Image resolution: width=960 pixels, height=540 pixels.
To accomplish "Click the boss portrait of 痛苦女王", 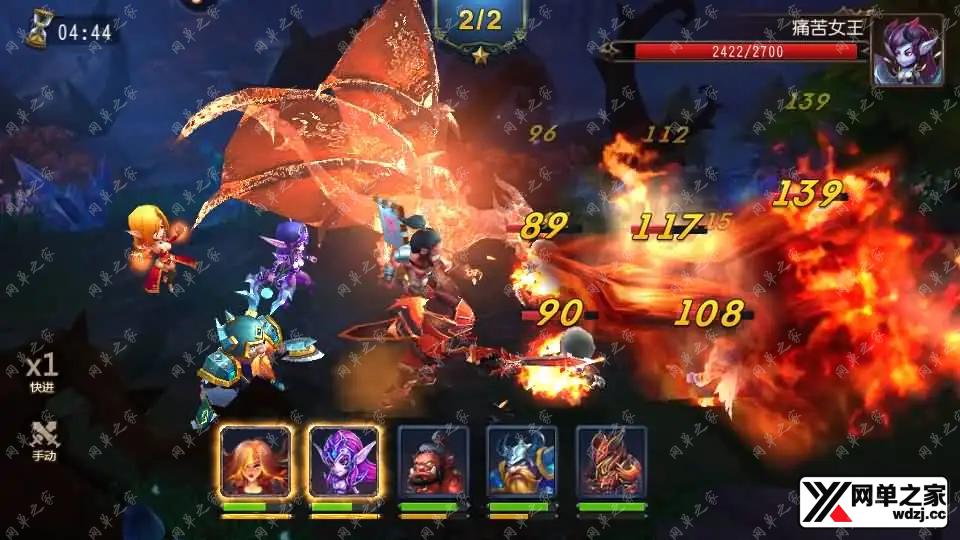I will (906, 50).
